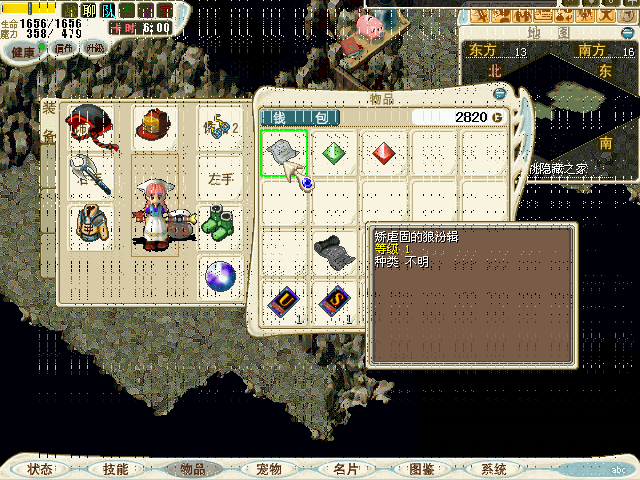
Task: Select the dark cloth roll item
Action: (333, 251)
